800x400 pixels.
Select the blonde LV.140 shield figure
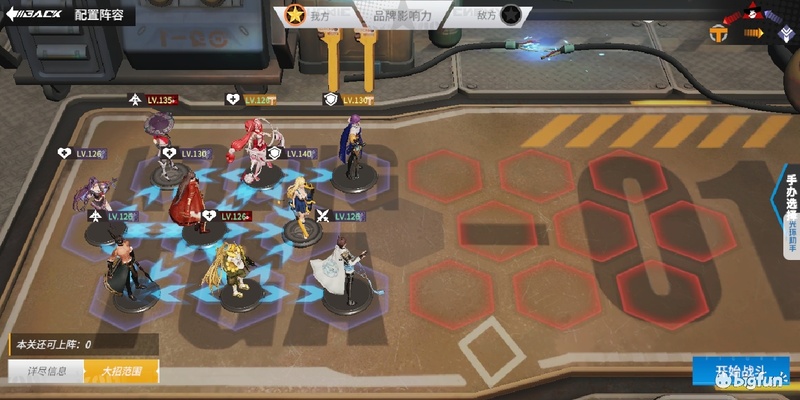[299, 203]
